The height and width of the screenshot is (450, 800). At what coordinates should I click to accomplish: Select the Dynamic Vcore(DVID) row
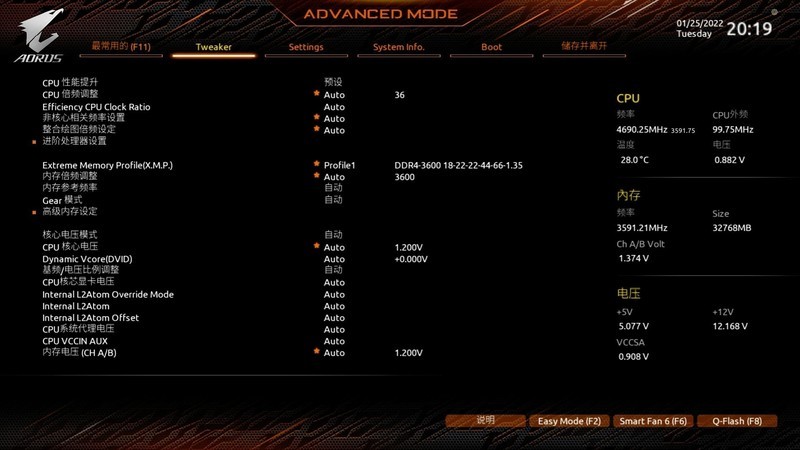coord(87,259)
